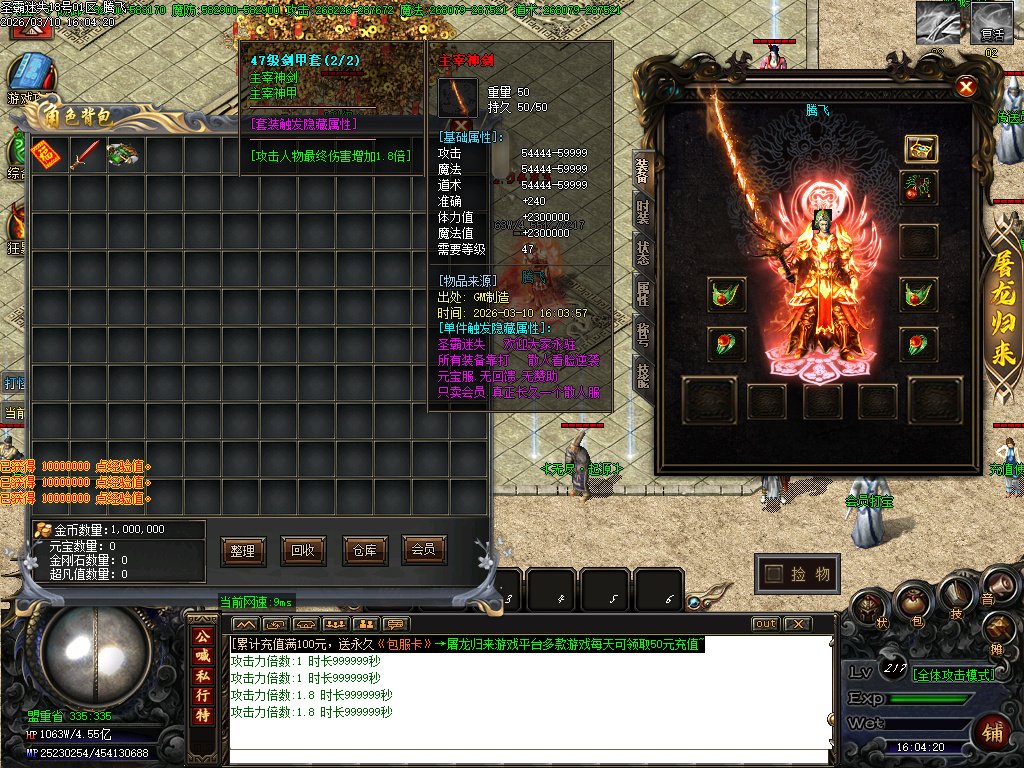Select the red sword in the bag
The height and width of the screenshot is (768, 1024).
pyautogui.click(x=84, y=155)
